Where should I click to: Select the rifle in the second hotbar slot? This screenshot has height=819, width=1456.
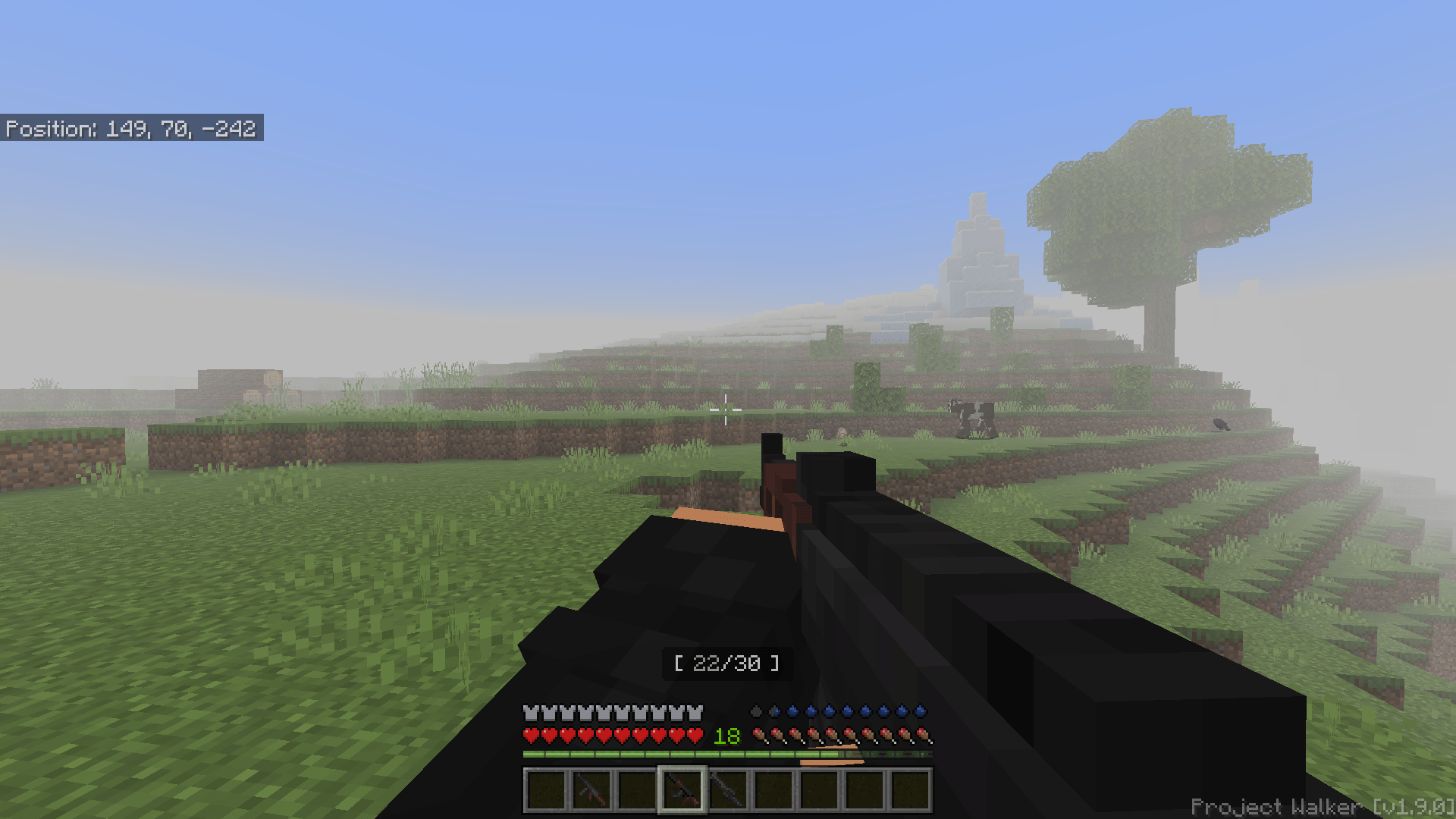(x=591, y=791)
